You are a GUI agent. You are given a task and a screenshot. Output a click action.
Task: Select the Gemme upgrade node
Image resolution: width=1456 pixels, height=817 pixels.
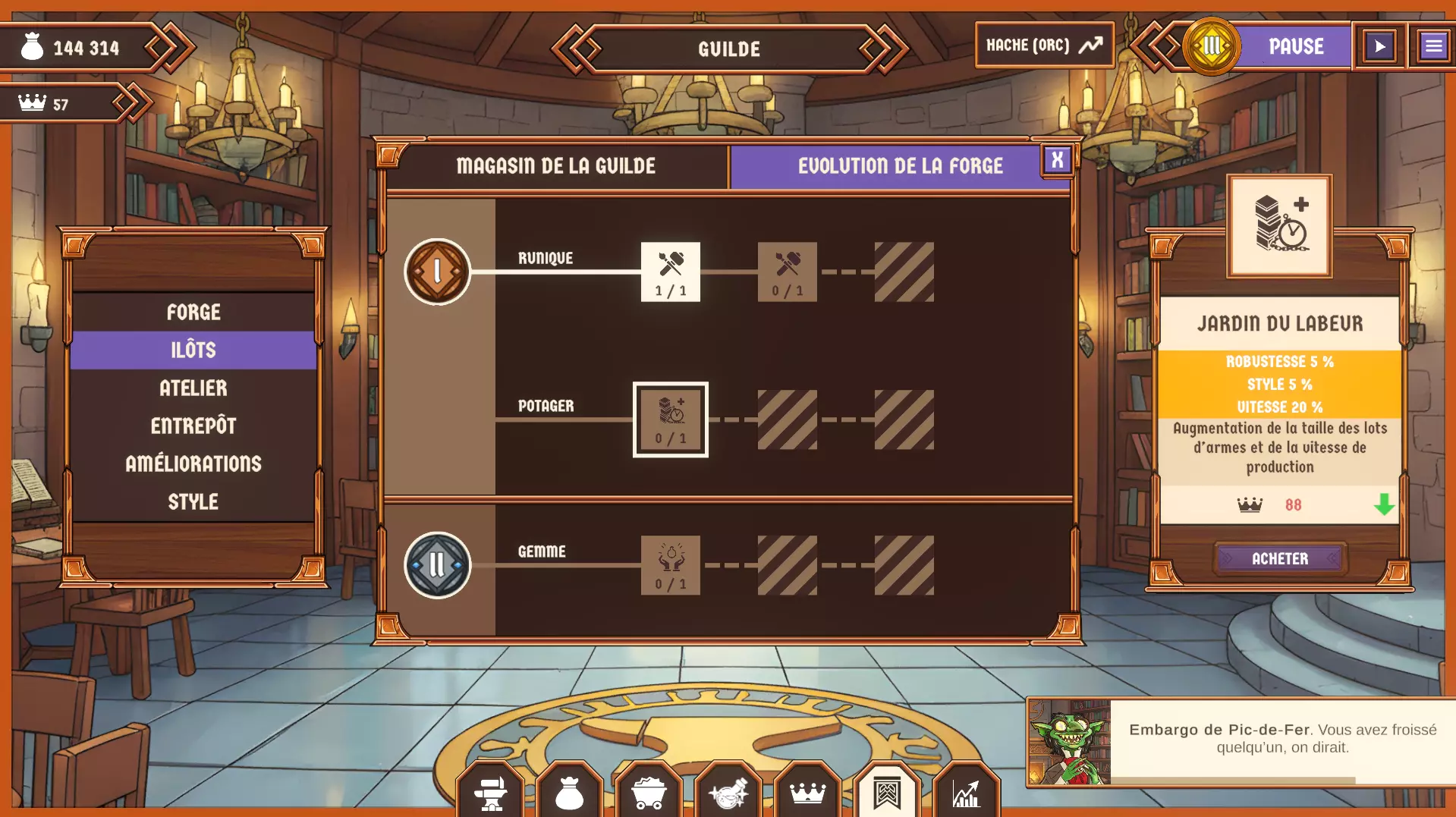point(671,566)
